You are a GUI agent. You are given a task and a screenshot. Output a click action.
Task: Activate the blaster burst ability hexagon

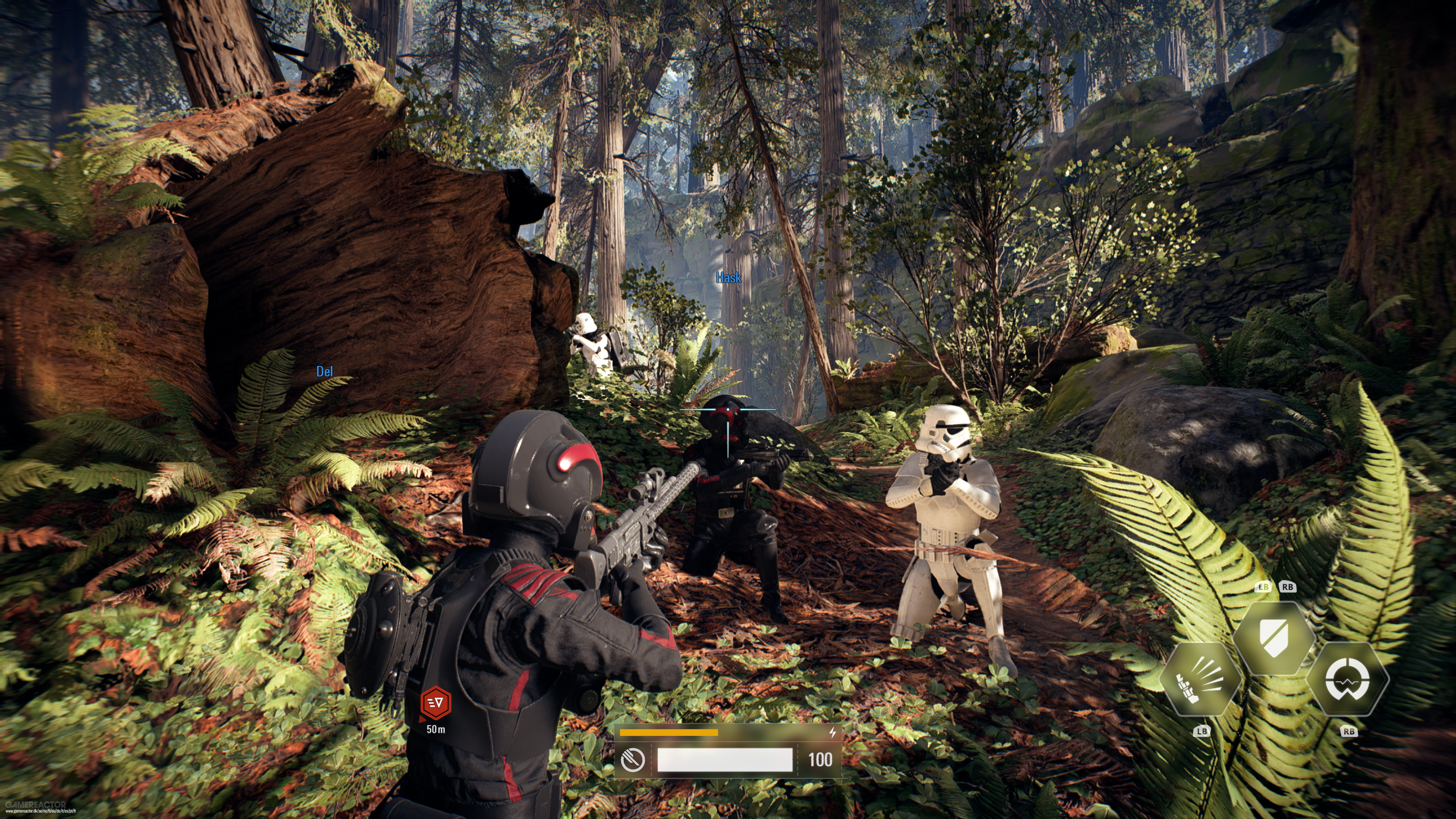tap(1200, 679)
